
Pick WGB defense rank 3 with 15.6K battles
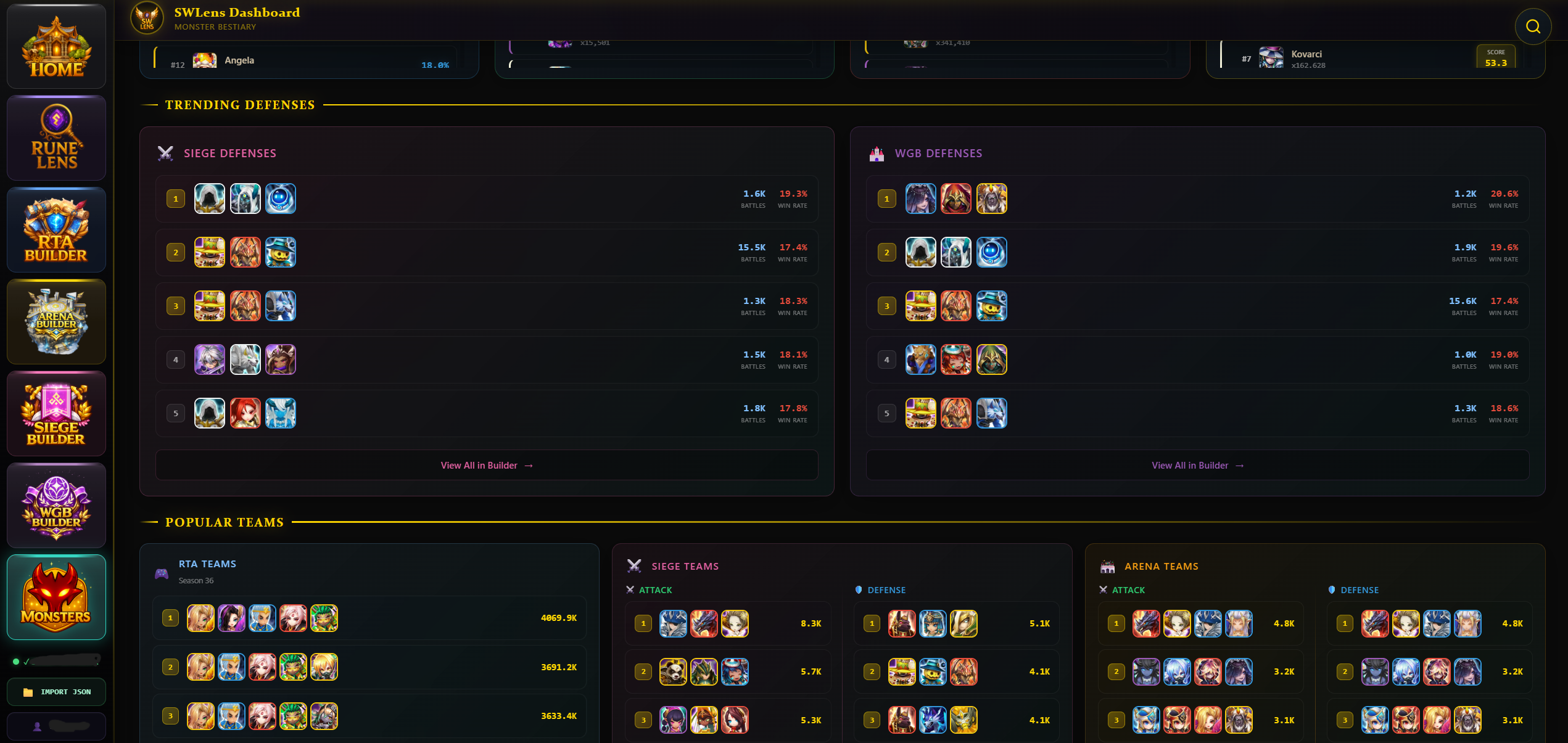click(1197, 306)
